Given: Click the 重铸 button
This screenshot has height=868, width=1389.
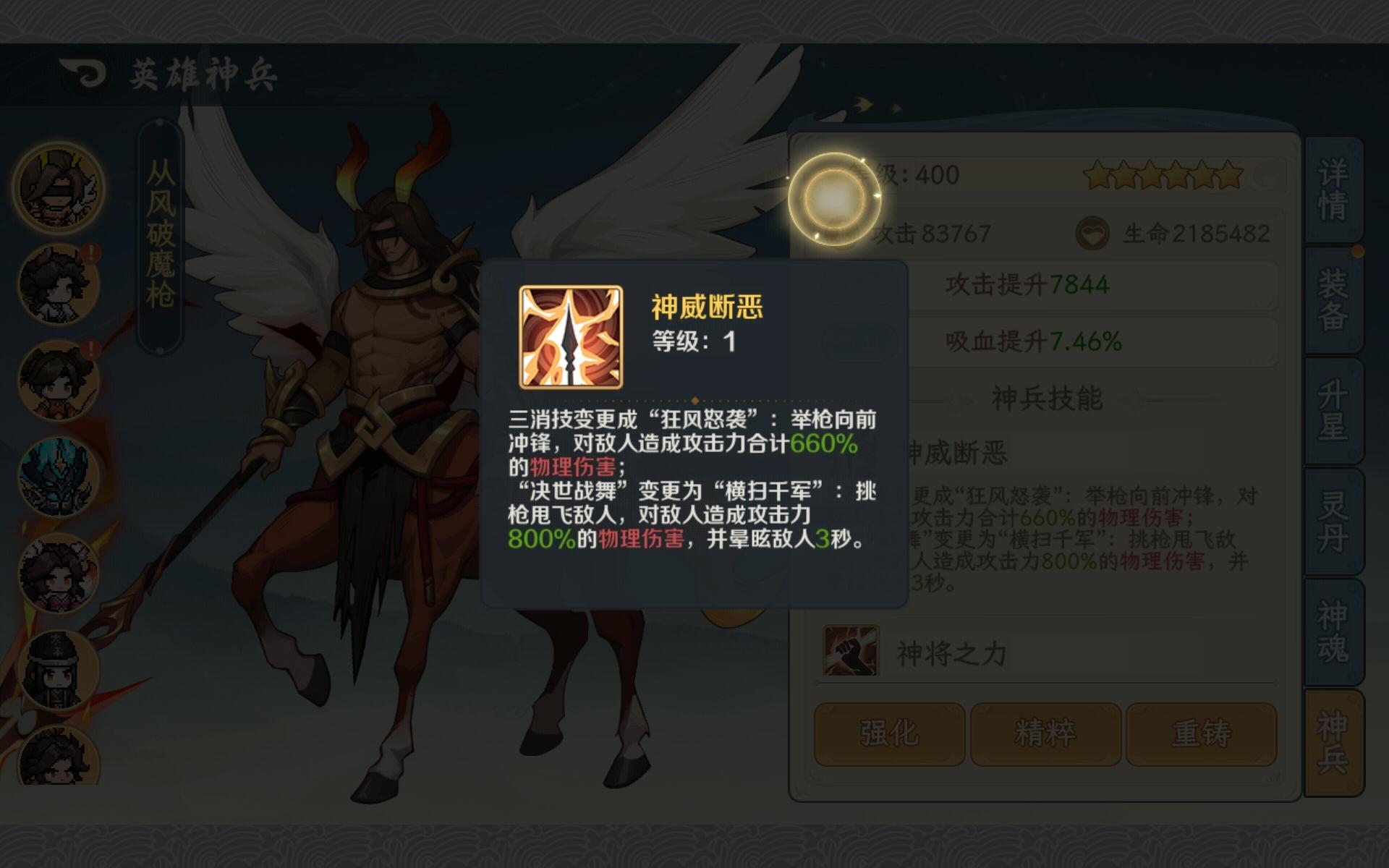Looking at the screenshot, I should tap(1202, 733).
